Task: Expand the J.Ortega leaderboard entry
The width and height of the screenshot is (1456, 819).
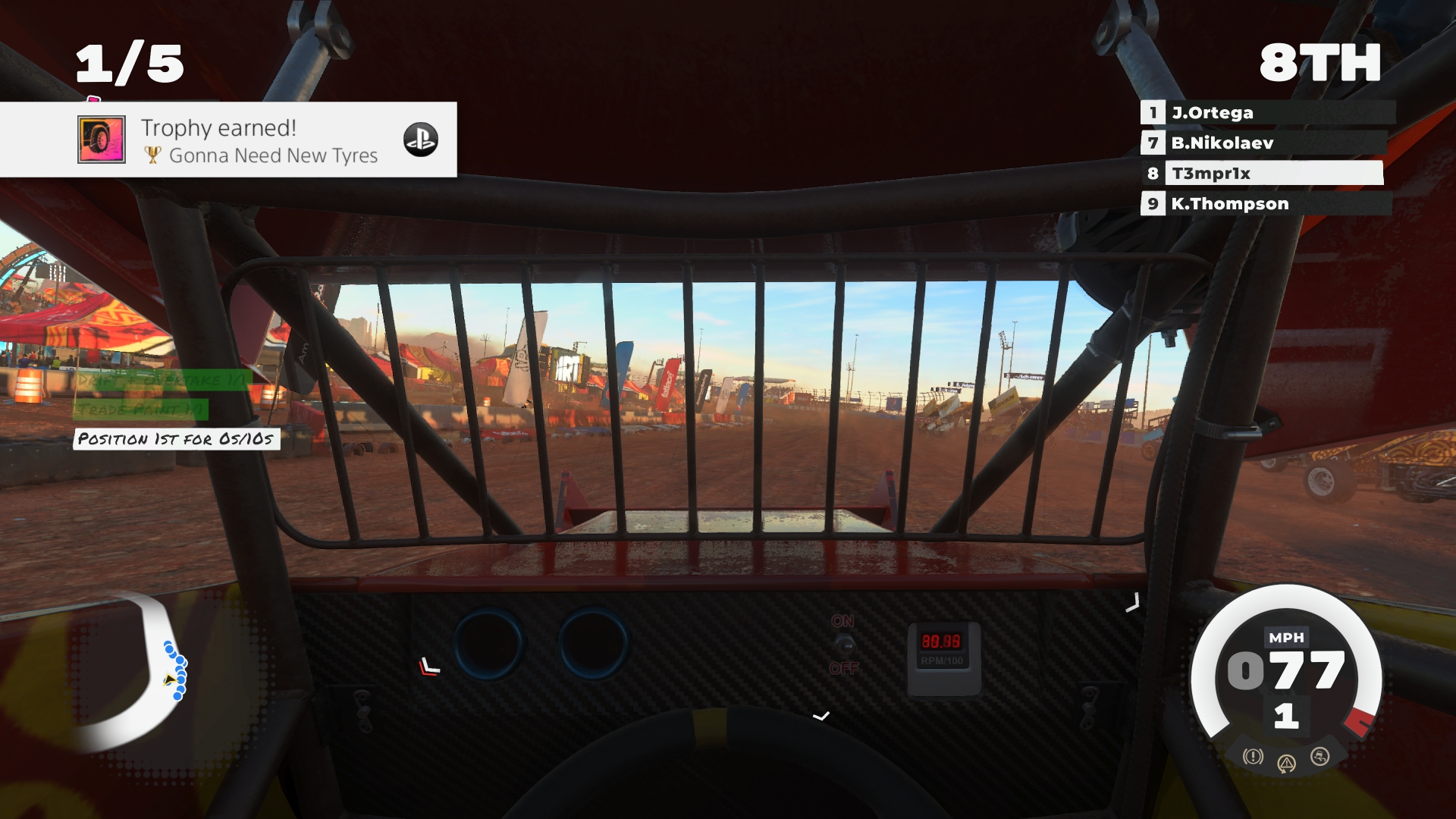Action: point(1259,113)
